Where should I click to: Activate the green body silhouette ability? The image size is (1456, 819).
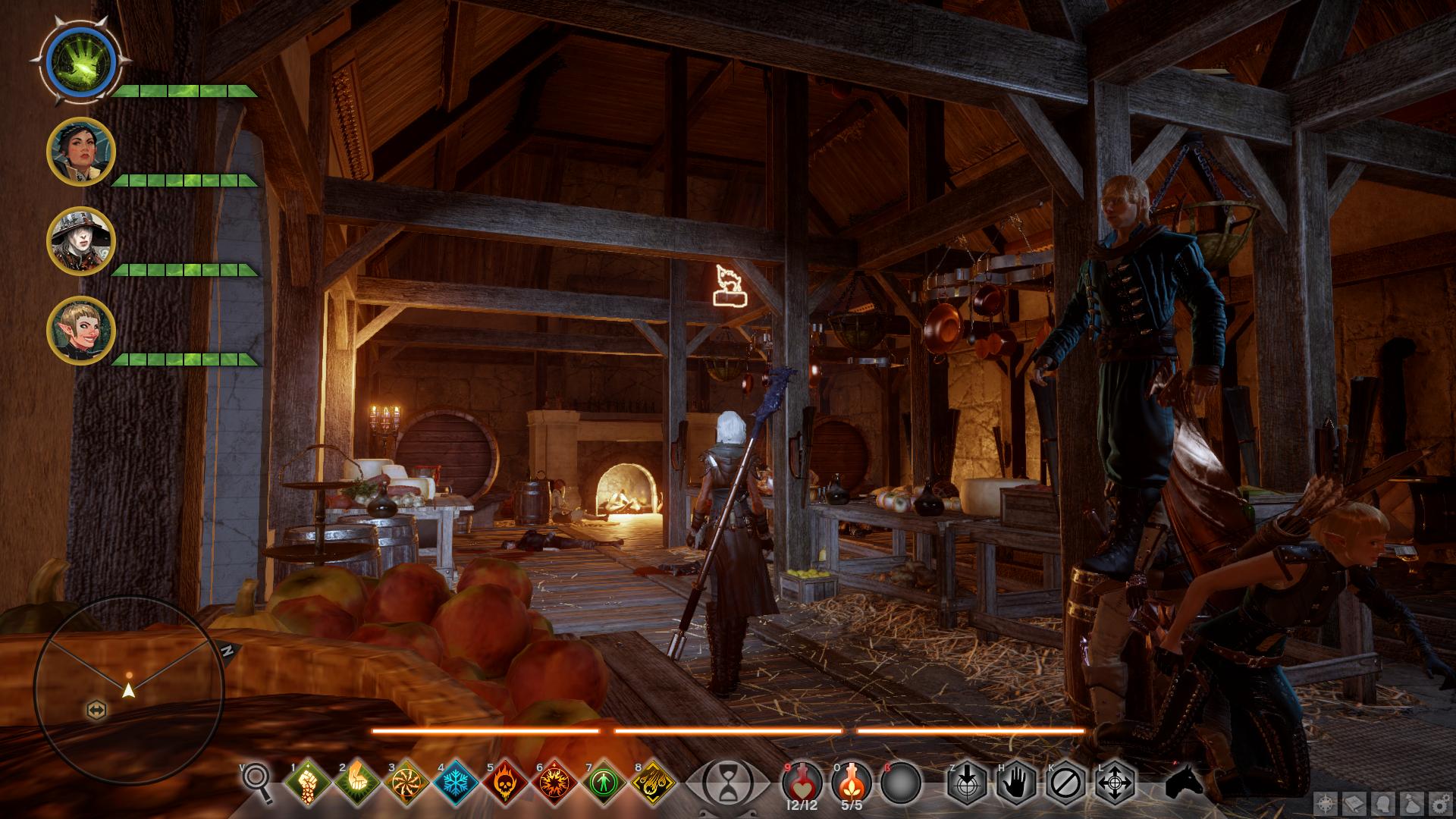click(604, 783)
